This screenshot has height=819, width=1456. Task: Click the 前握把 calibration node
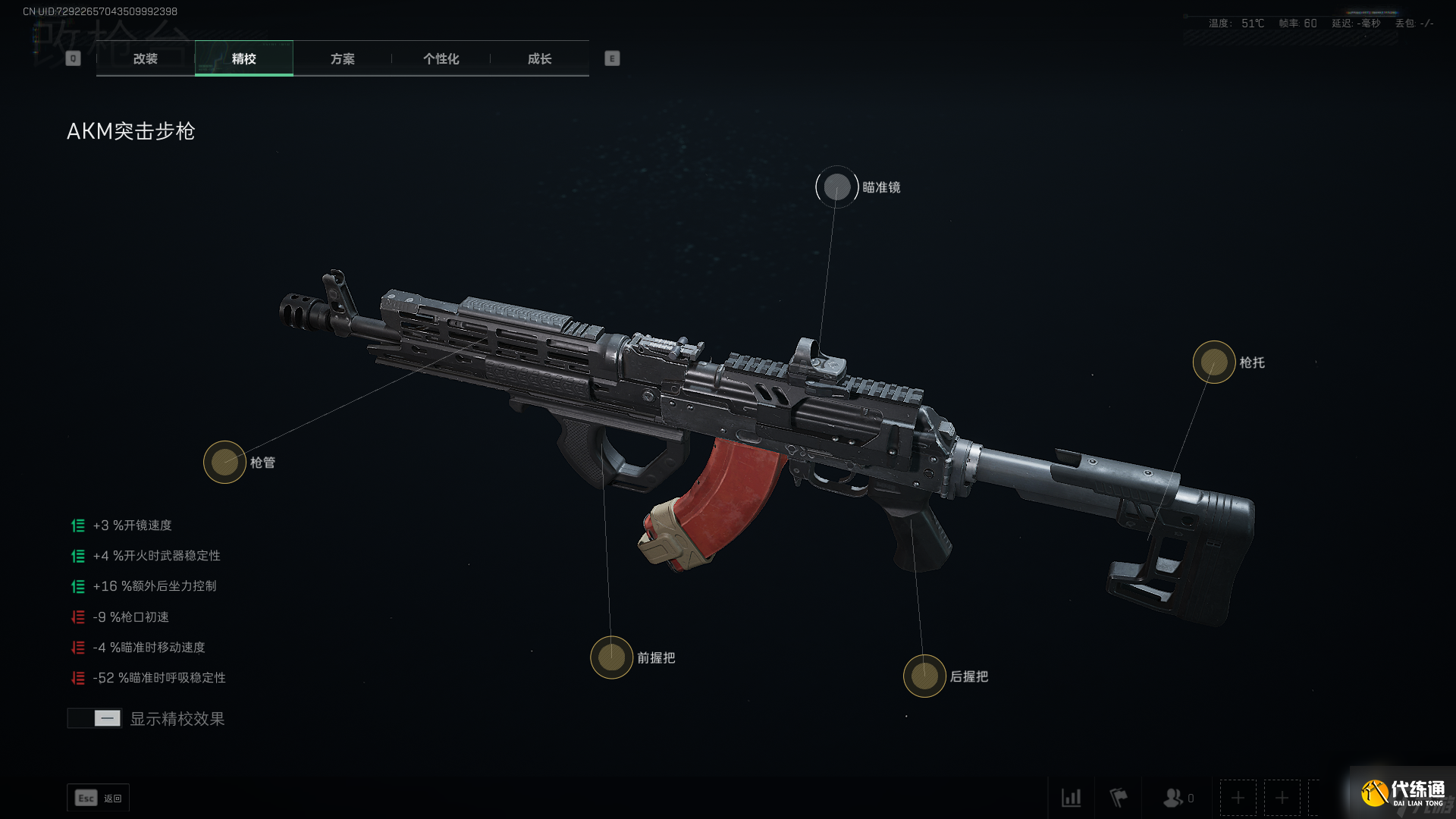(x=611, y=657)
